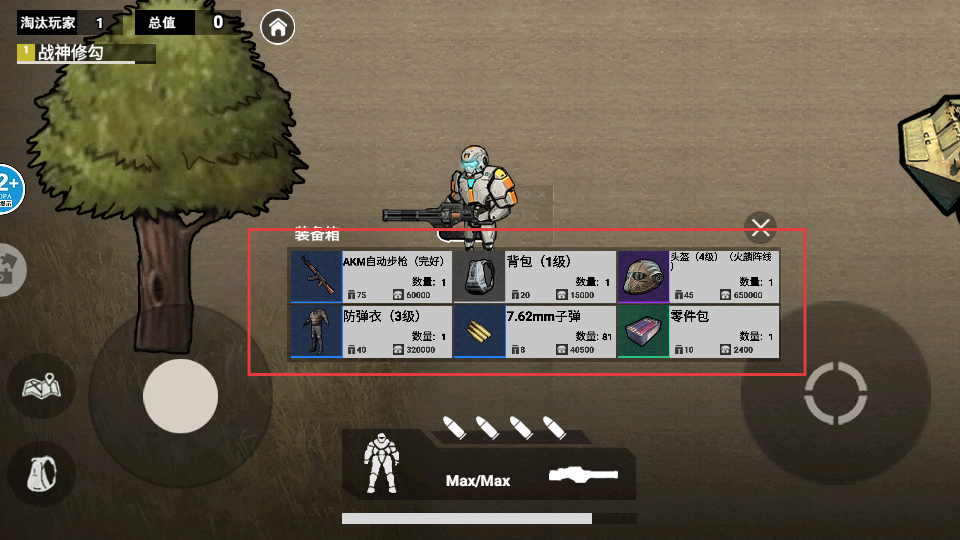Viewport: 960px width, 540px height.
Task: Tap the character armor status icon
Action: point(381,462)
